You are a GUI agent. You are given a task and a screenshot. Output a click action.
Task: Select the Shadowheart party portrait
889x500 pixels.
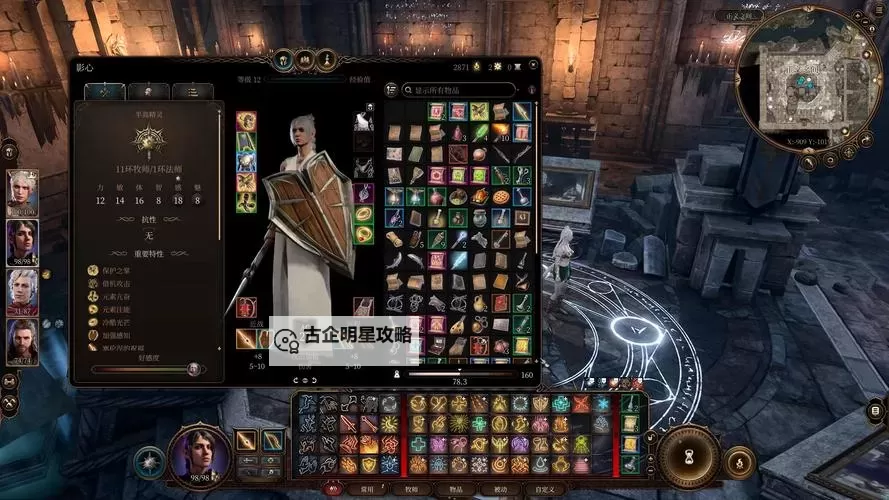[22, 242]
